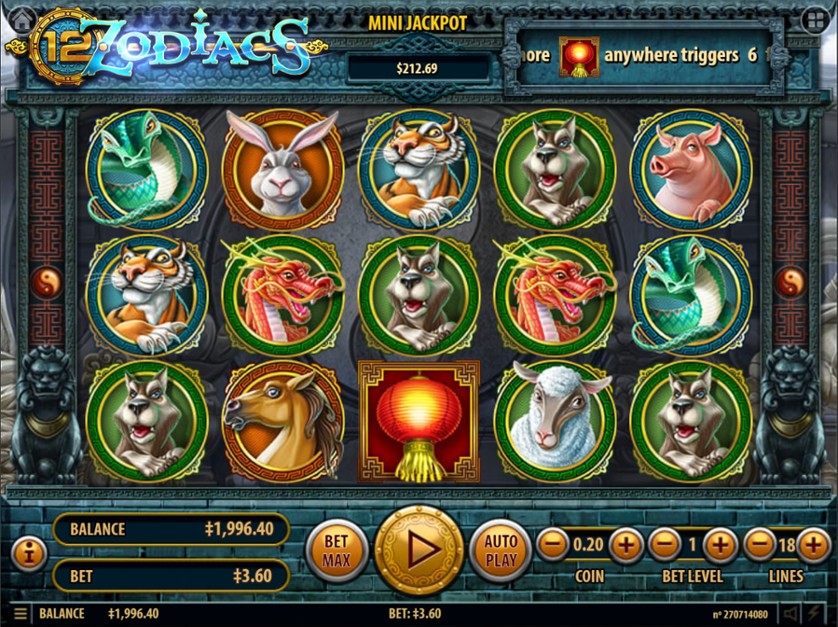Lower the bet level
The width and height of the screenshot is (838, 627).
[x=664, y=545]
